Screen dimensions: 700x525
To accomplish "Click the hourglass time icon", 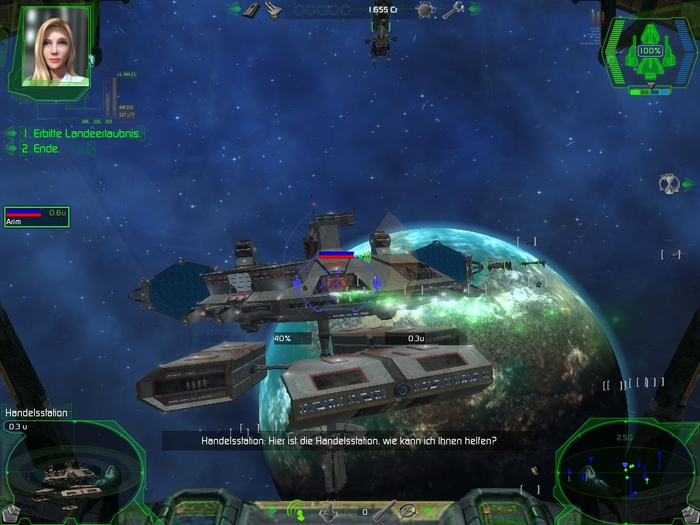I will 667,184.
